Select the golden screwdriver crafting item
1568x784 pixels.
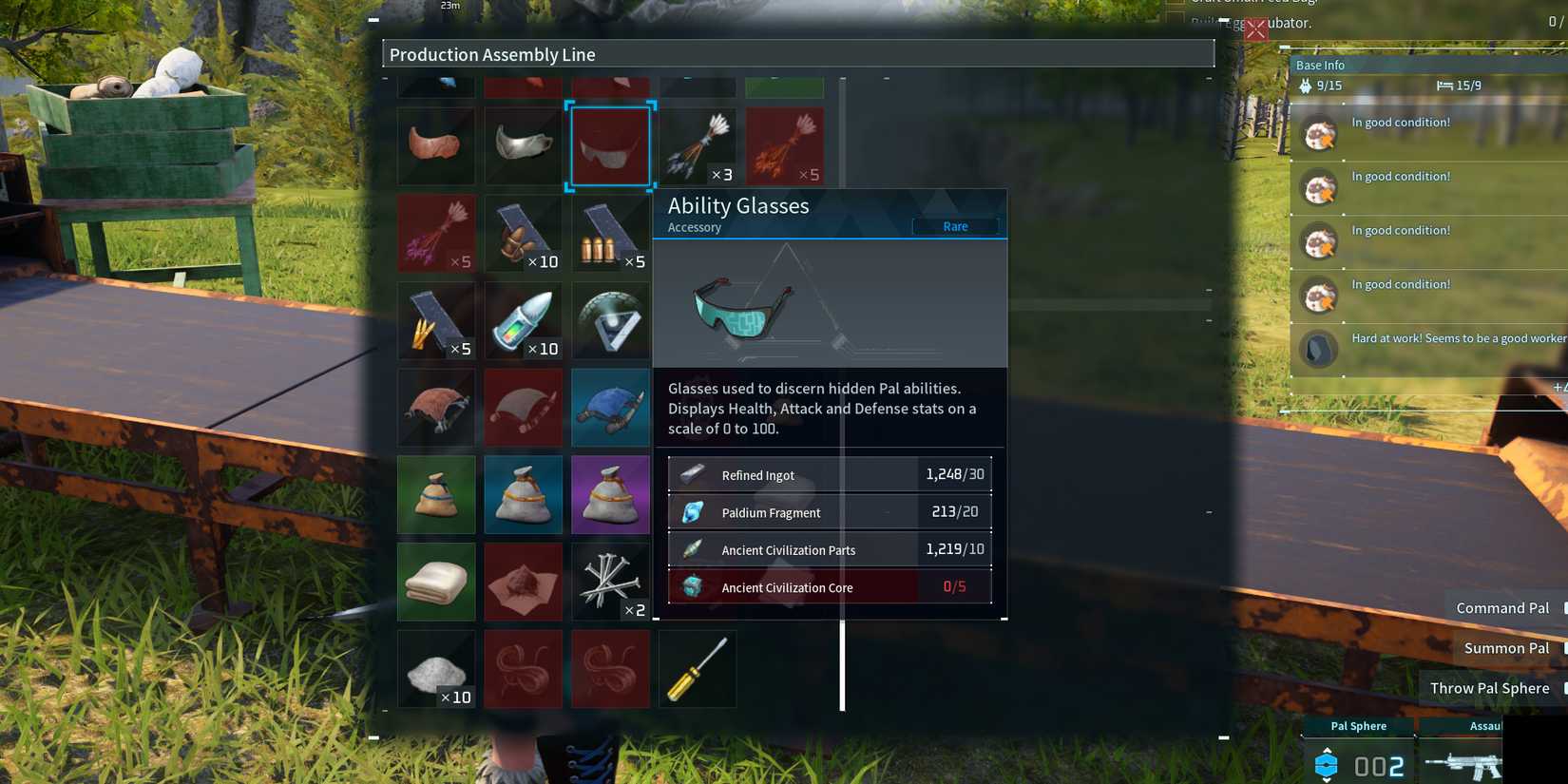[698, 669]
